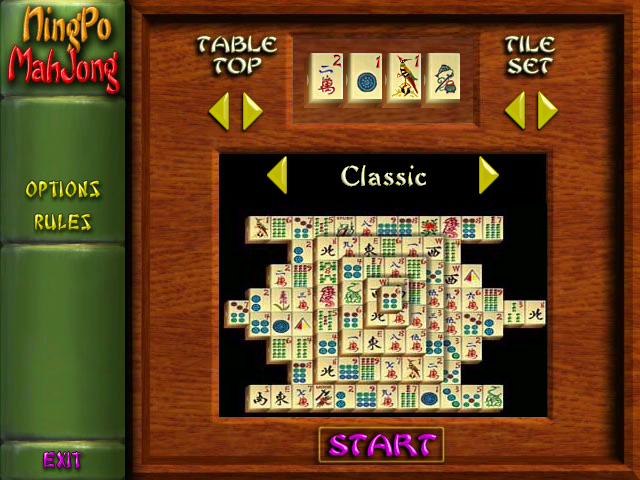Open the Options menu
Viewport: 640px width, 480px height.
pyautogui.click(x=63, y=189)
